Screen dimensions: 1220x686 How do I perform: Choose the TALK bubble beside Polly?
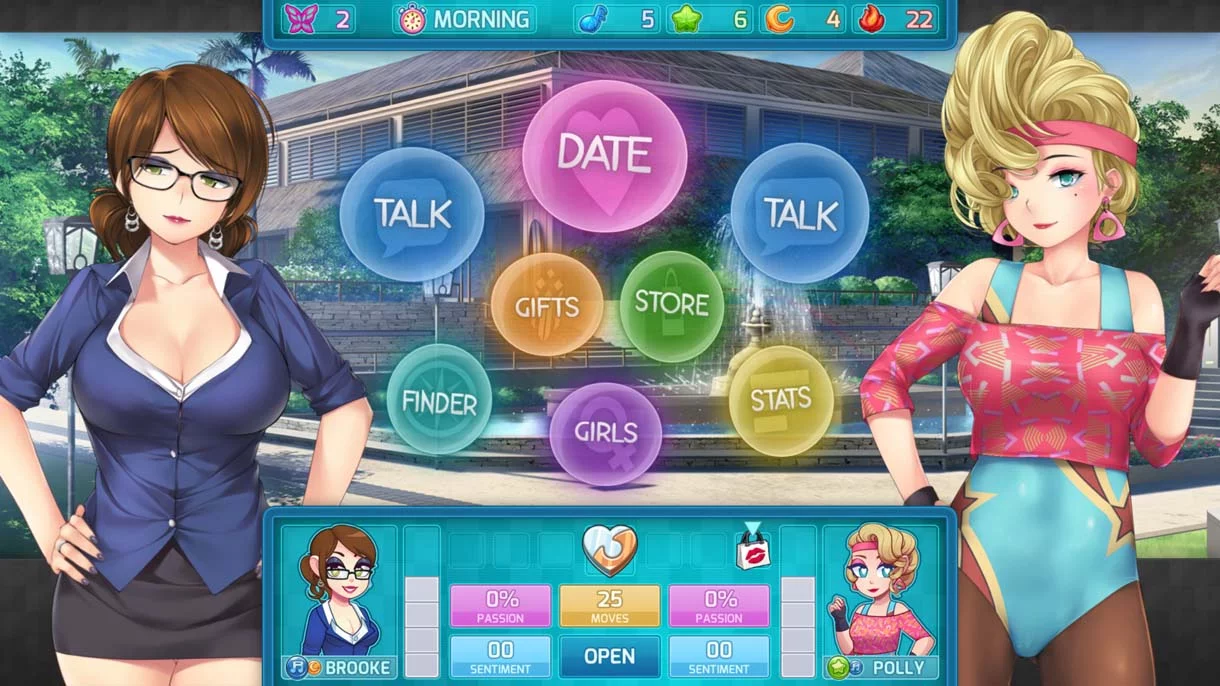pyautogui.click(x=800, y=213)
